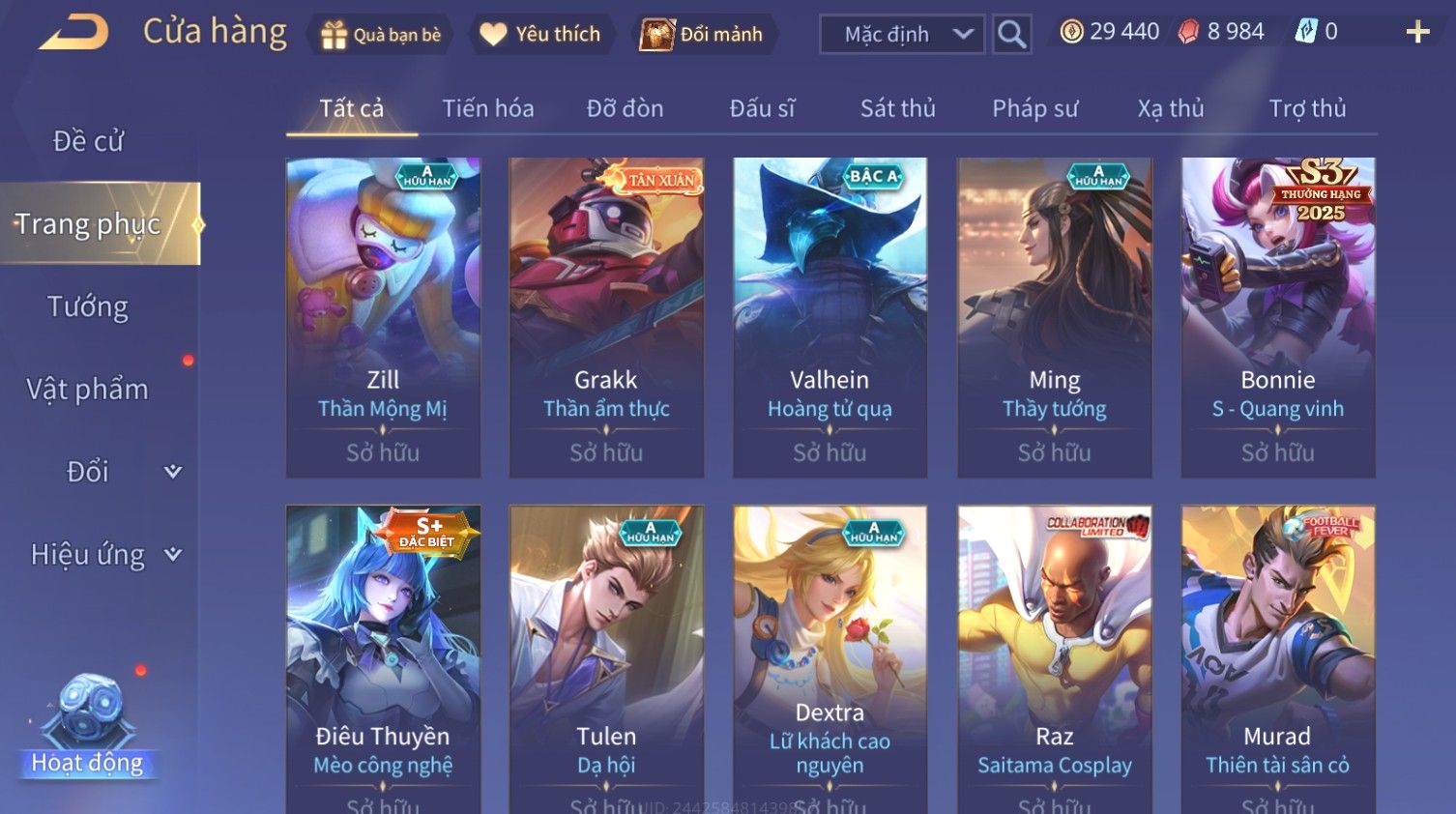1456x814 pixels.
Task: Show the Sát thủ skins tab
Action: coord(897,108)
